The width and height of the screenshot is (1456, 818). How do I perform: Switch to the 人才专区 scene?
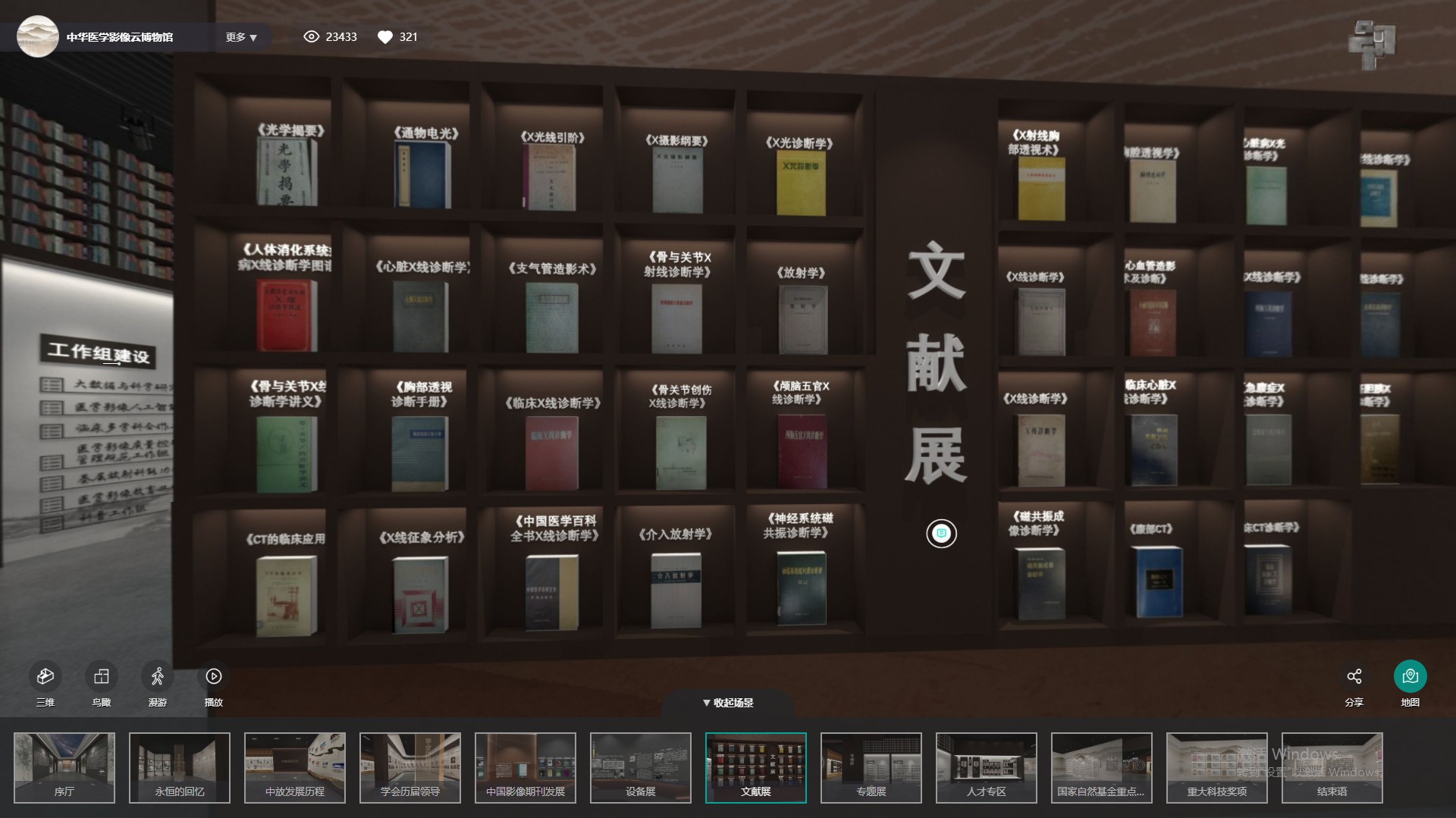tap(987, 767)
